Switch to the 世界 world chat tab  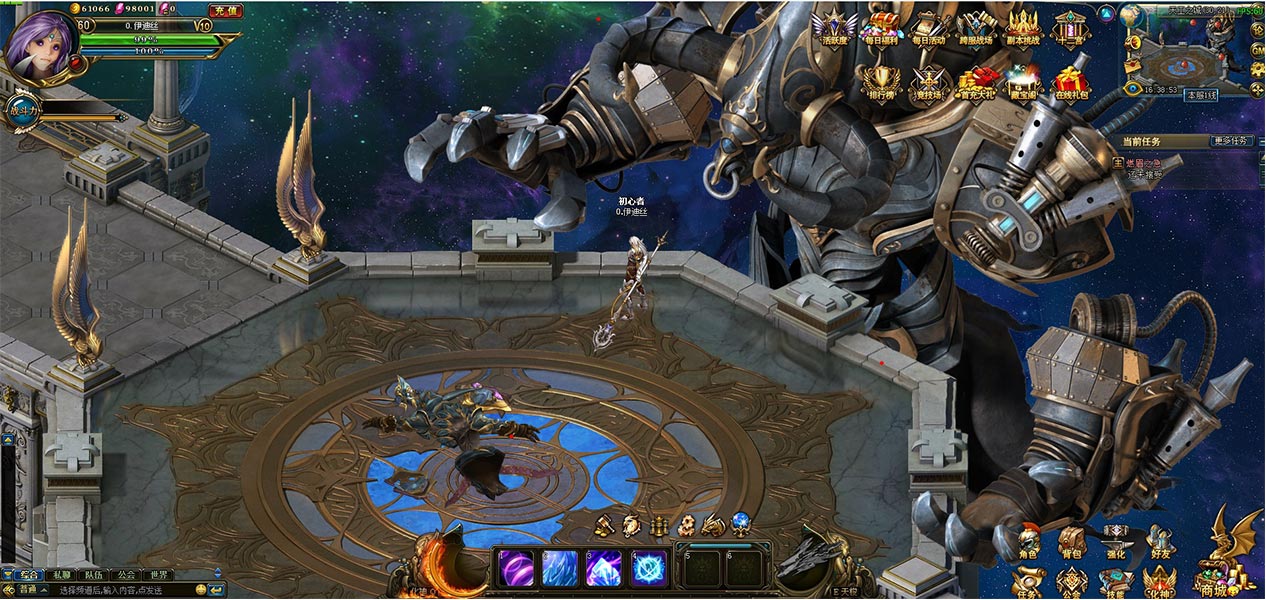(157, 575)
